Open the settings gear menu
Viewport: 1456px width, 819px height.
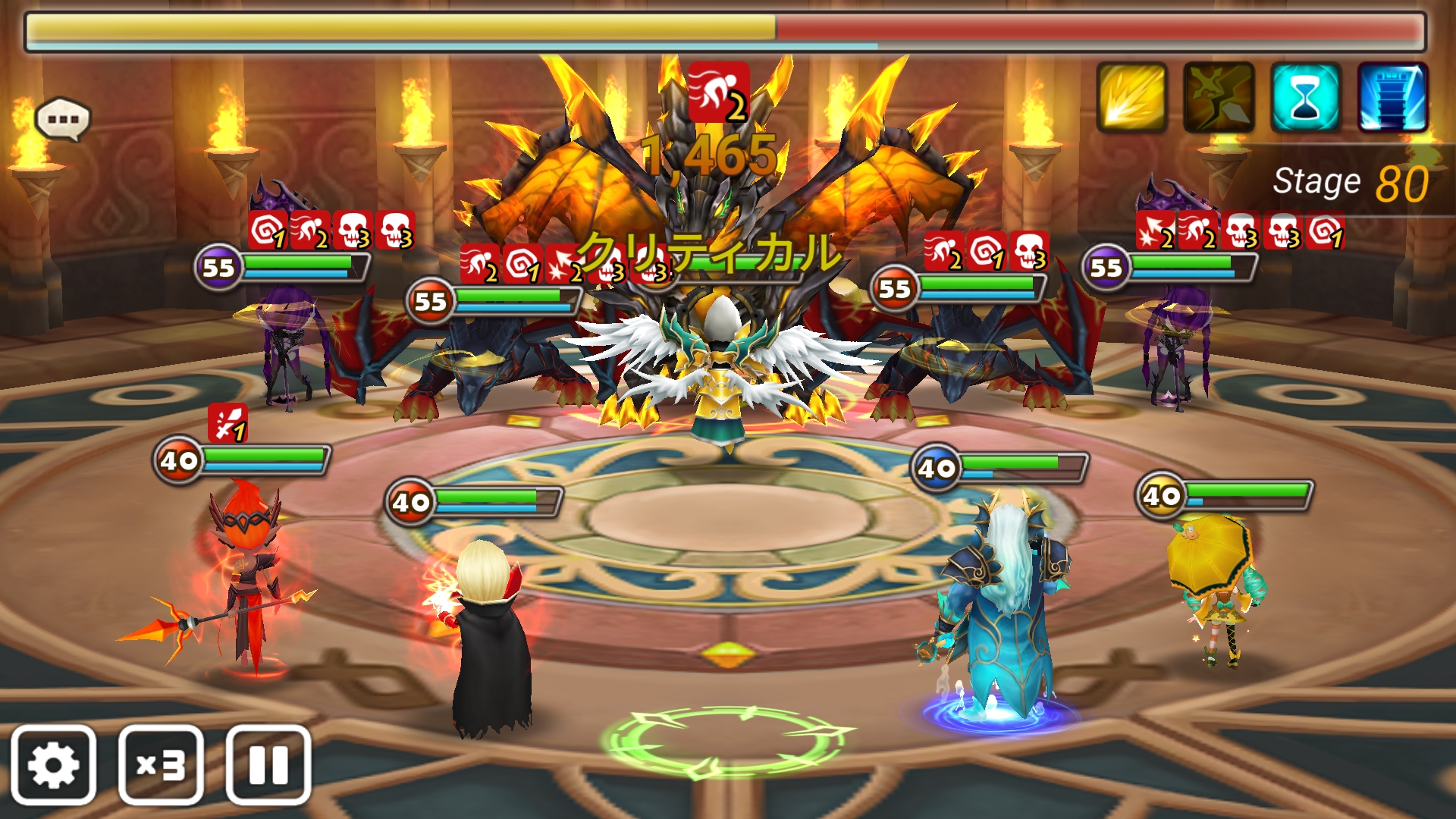pyautogui.click(x=53, y=764)
